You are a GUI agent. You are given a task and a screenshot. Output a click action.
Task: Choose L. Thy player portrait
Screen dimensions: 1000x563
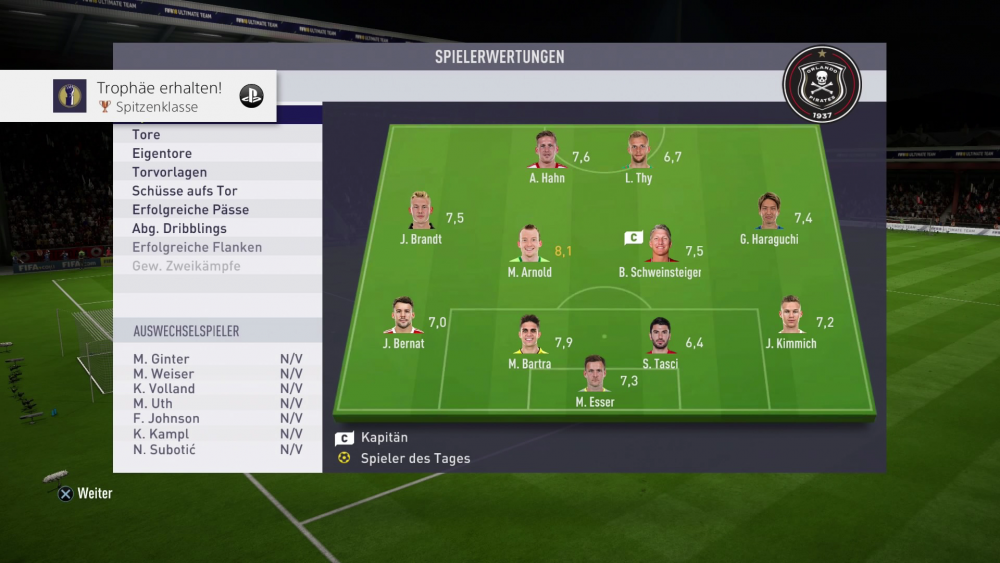coord(638,151)
